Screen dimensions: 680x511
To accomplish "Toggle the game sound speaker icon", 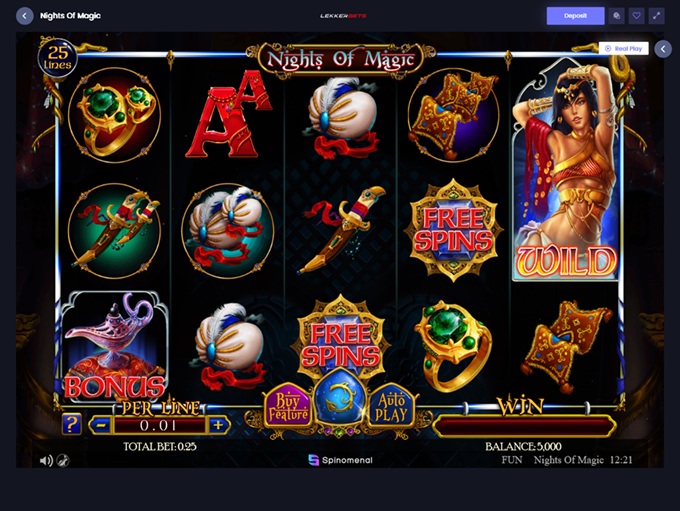I will coord(46,460).
